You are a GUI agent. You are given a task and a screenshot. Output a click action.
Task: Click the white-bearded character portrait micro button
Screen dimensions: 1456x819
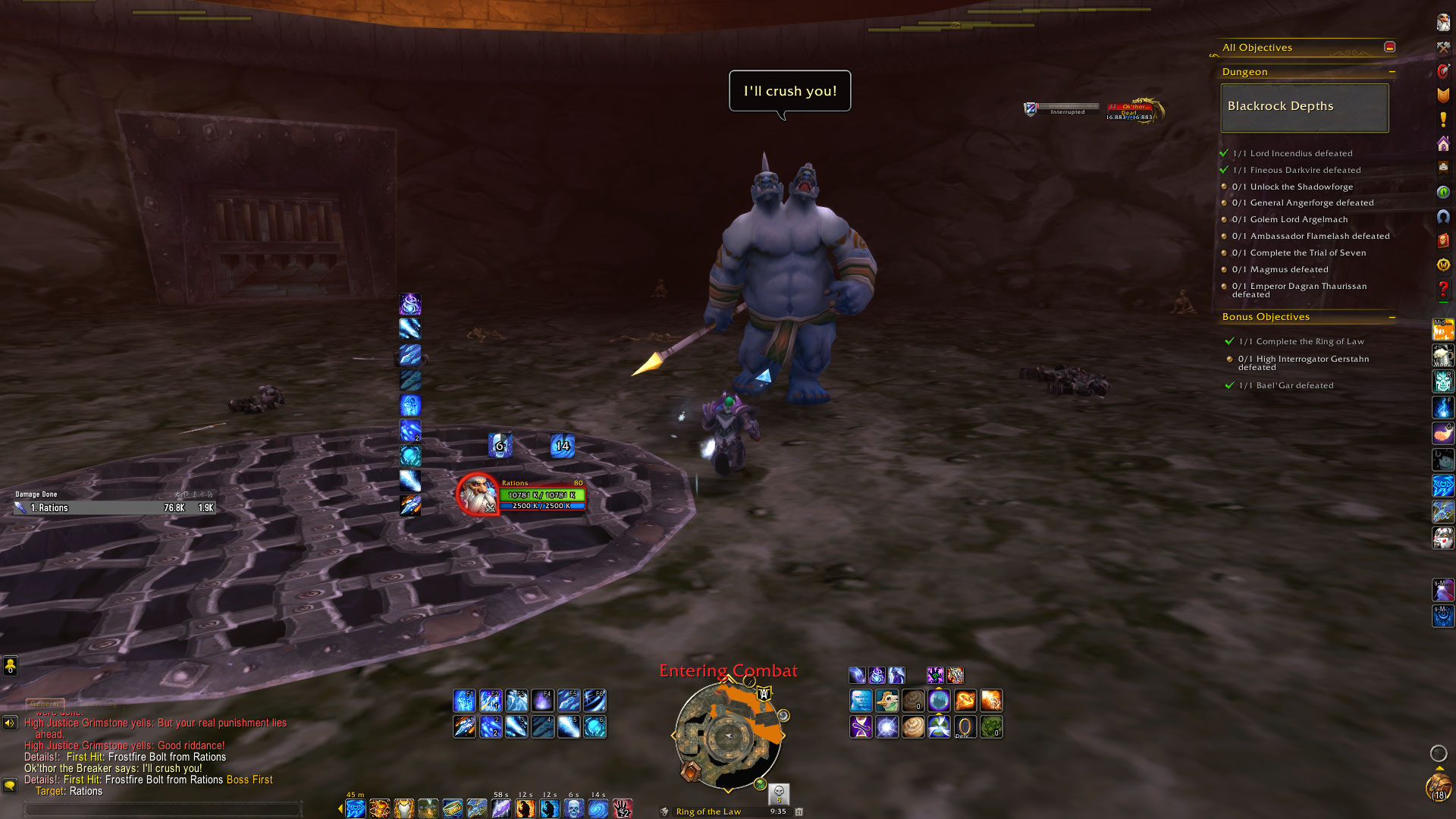pos(1442,23)
